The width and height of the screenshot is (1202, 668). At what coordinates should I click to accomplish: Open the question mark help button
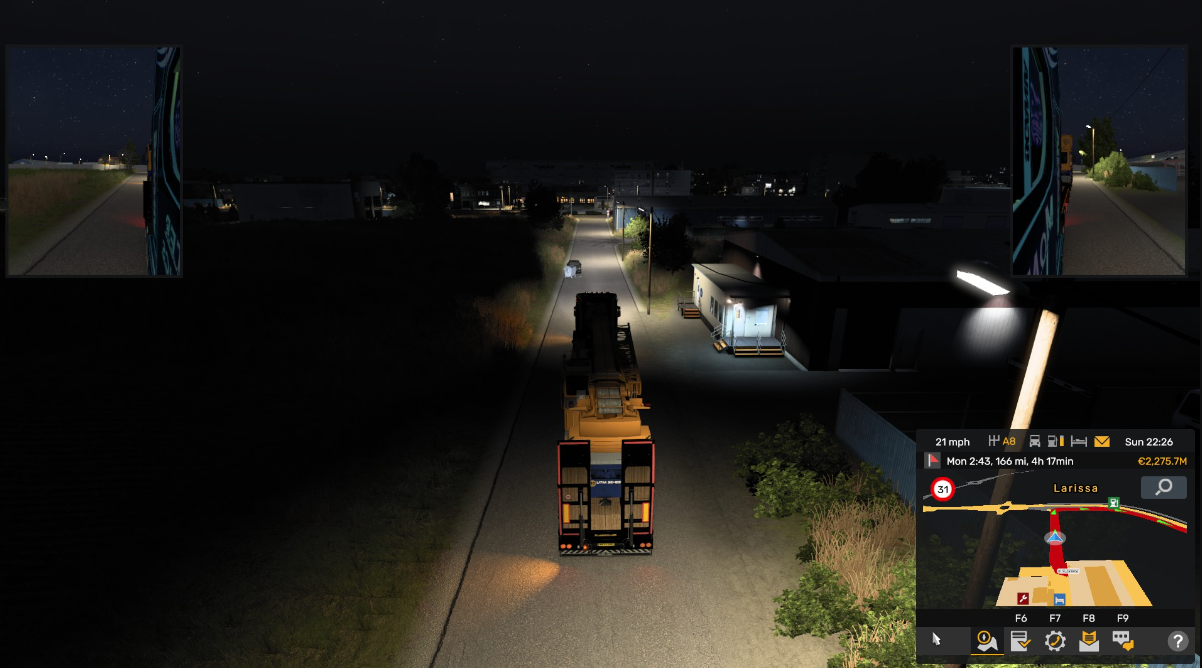(x=1177, y=641)
